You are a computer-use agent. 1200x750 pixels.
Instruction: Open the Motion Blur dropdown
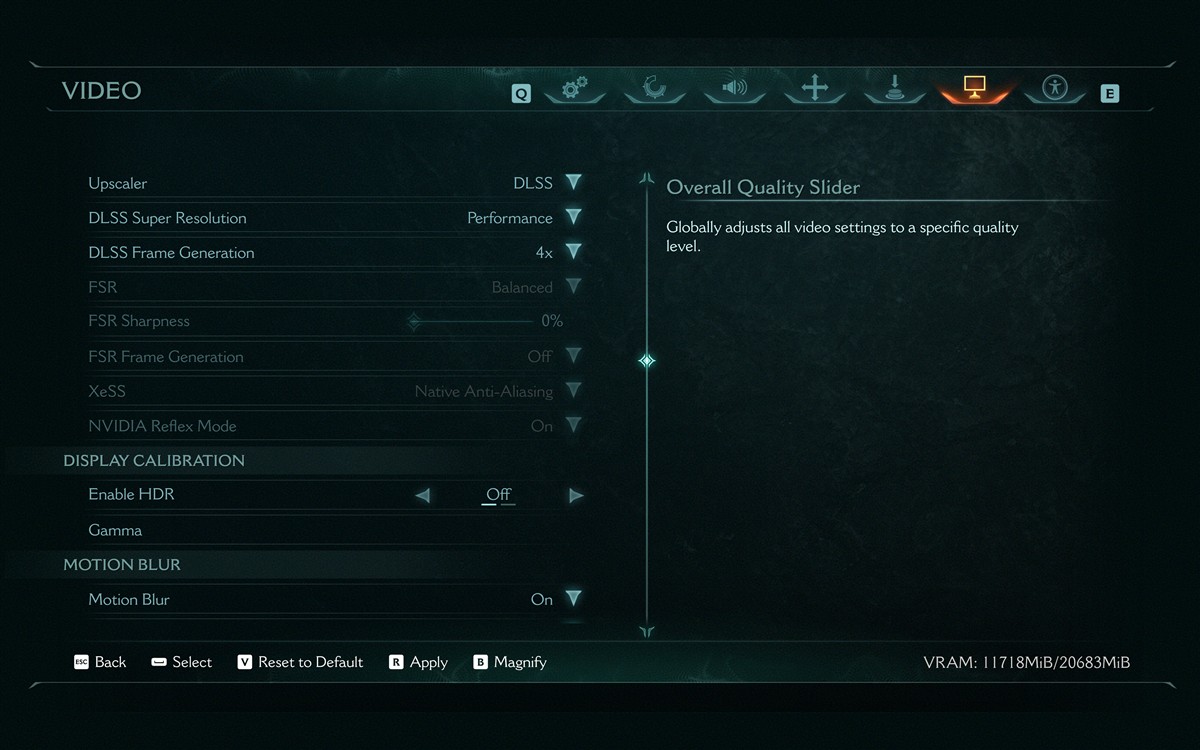click(573, 599)
